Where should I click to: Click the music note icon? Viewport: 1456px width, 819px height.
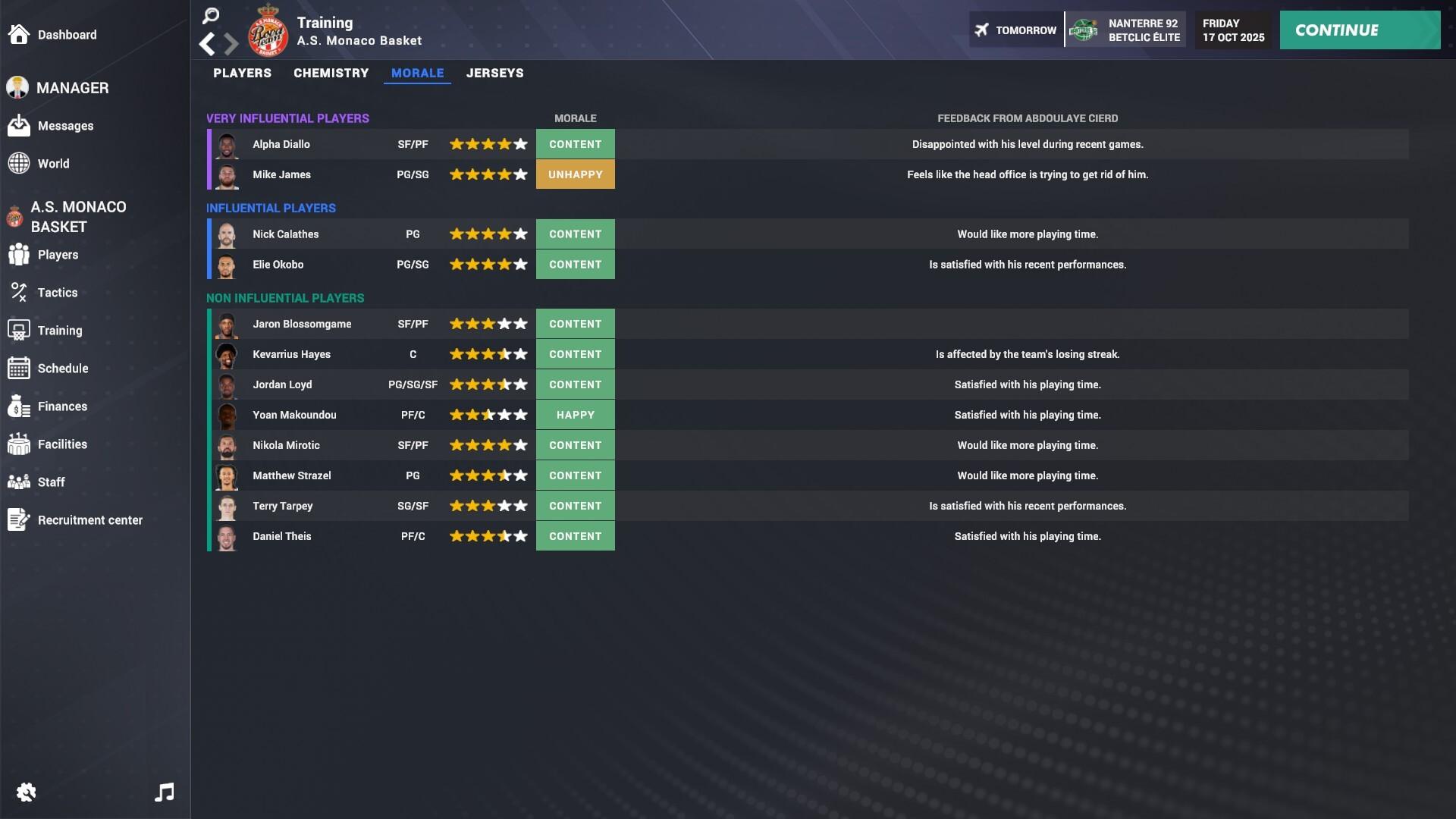pyautogui.click(x=165, y=792)
